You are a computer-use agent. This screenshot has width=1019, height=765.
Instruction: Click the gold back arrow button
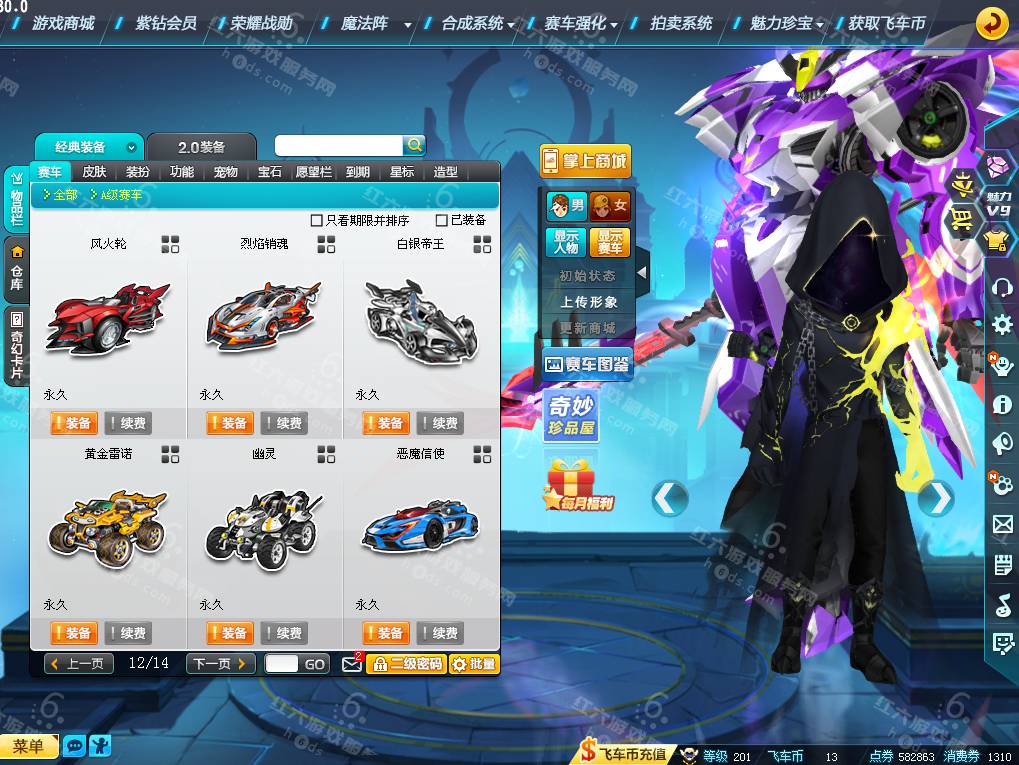pos(991,22)
